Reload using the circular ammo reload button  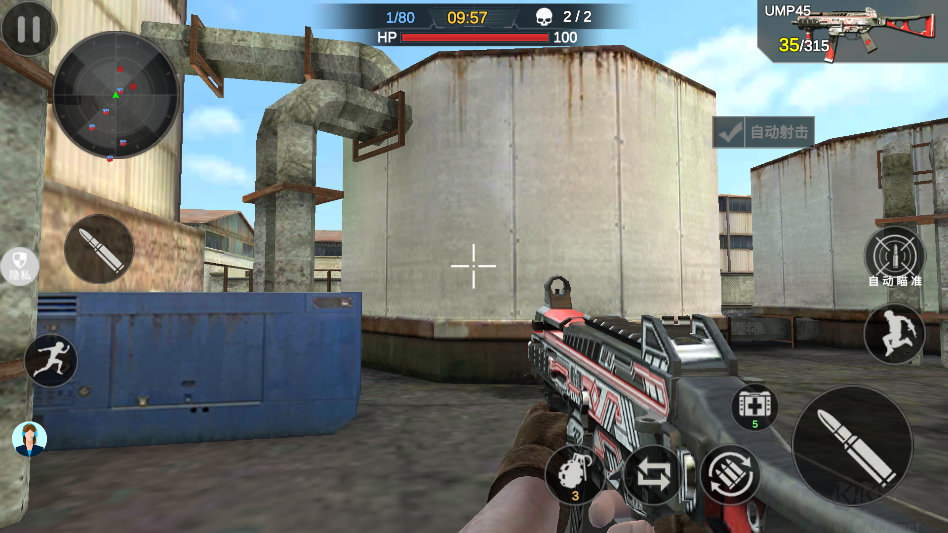(729, 473)
